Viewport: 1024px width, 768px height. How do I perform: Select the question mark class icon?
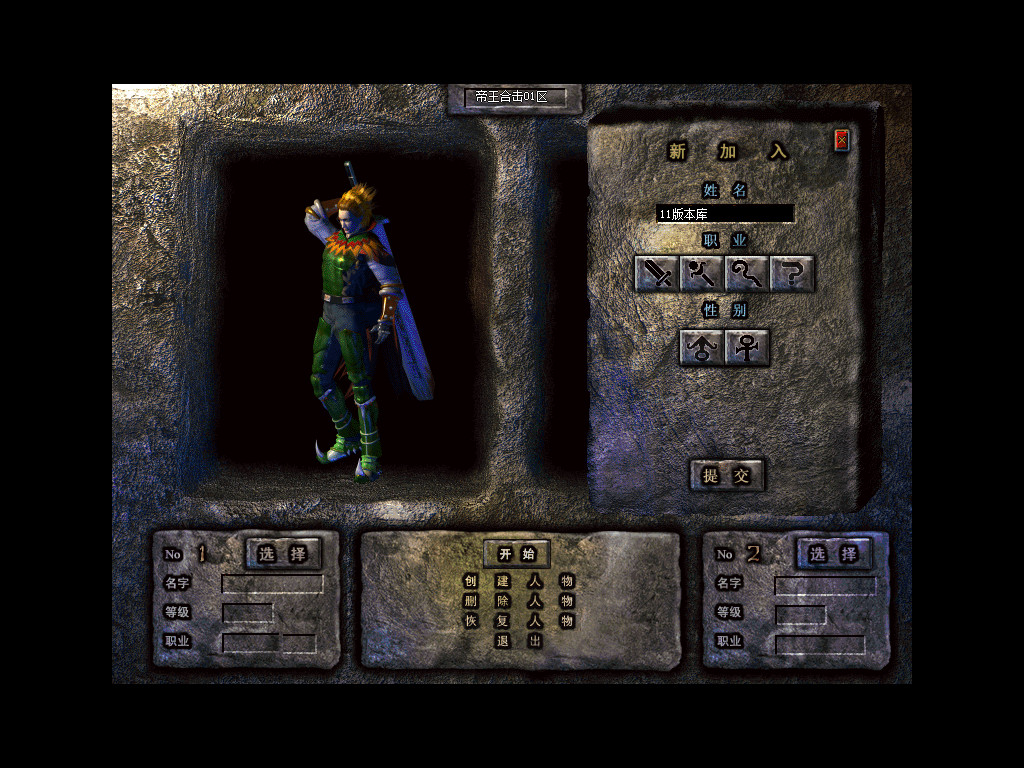click(x=792, y=273)
